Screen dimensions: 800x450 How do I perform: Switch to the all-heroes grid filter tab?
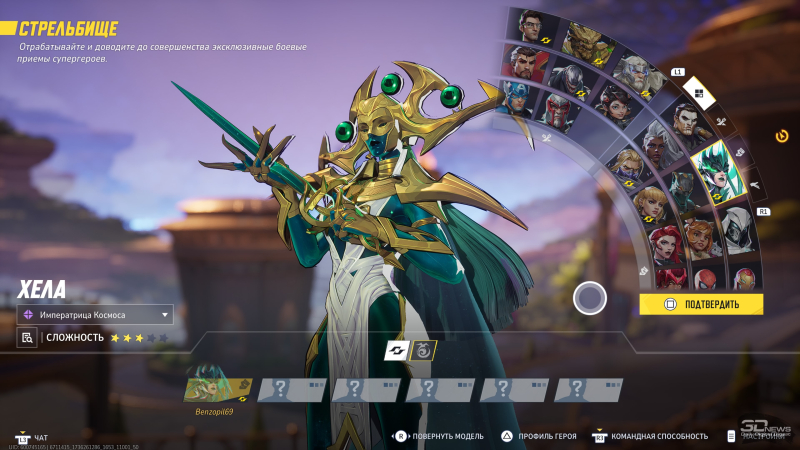point(699,95)
